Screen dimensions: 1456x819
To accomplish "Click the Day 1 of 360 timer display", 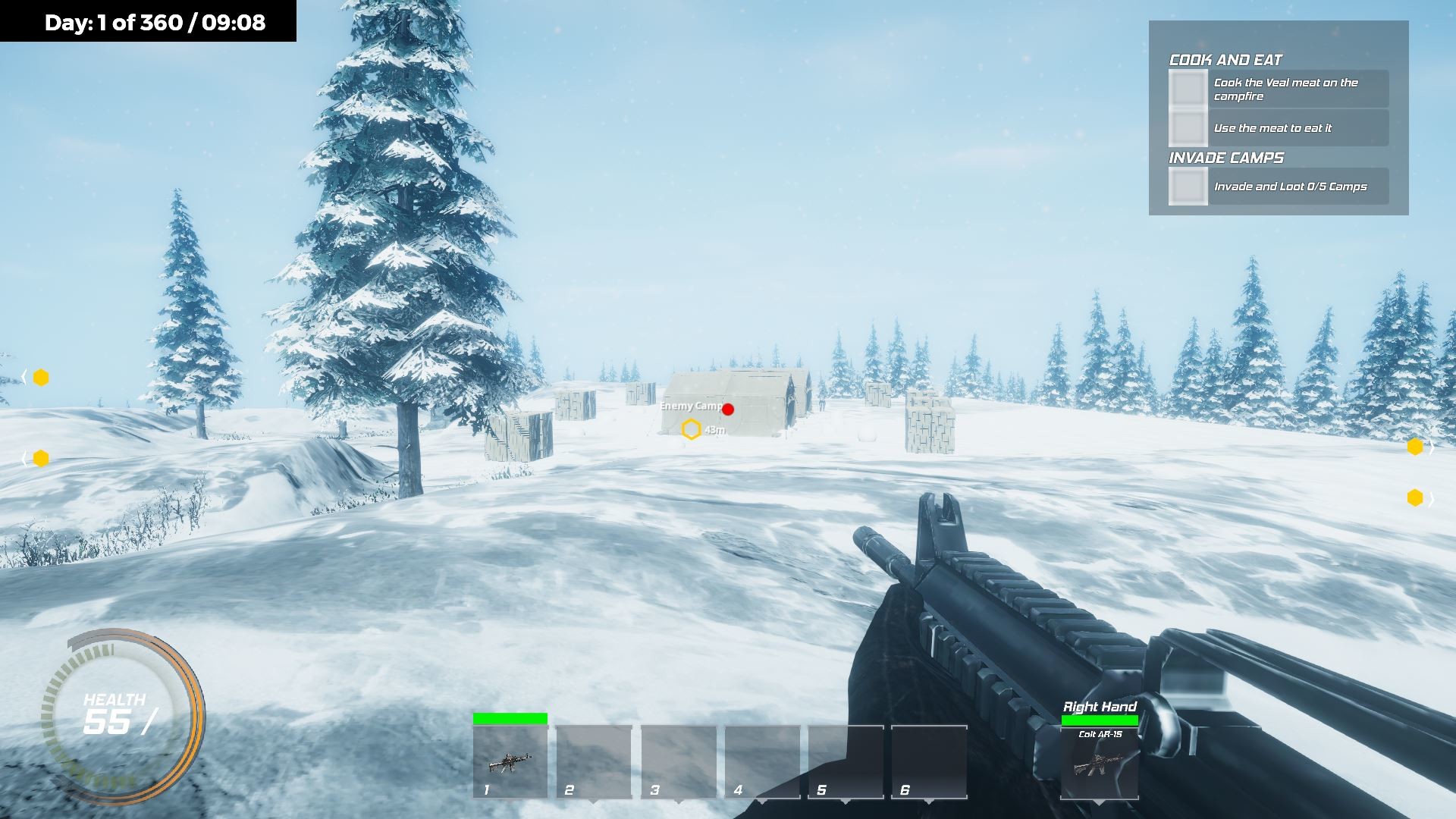I will [155, 23].
